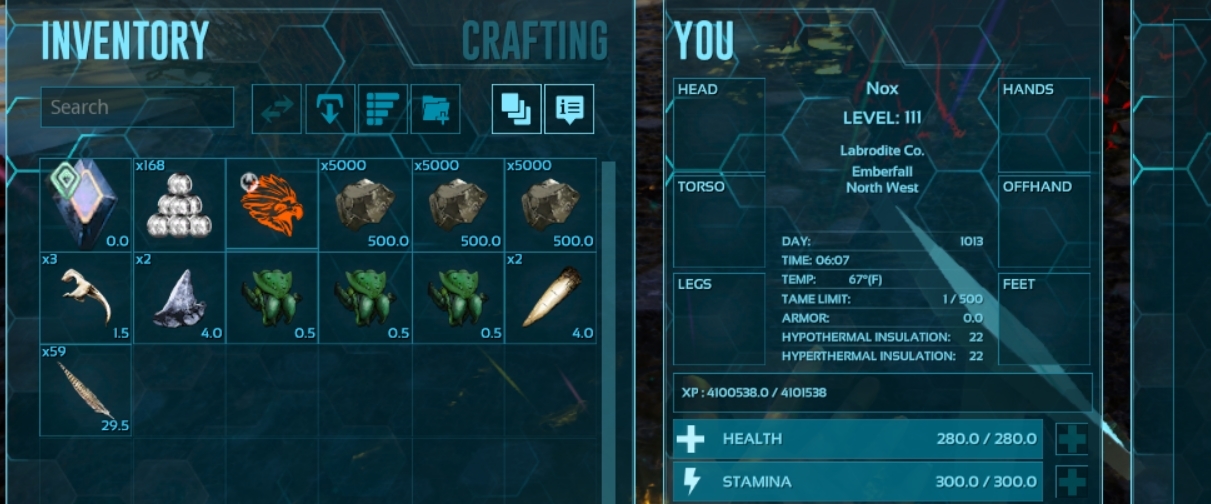This screenshot has height=504, width=1211.
Task: Open the Inventory tab
Action: 125,41
